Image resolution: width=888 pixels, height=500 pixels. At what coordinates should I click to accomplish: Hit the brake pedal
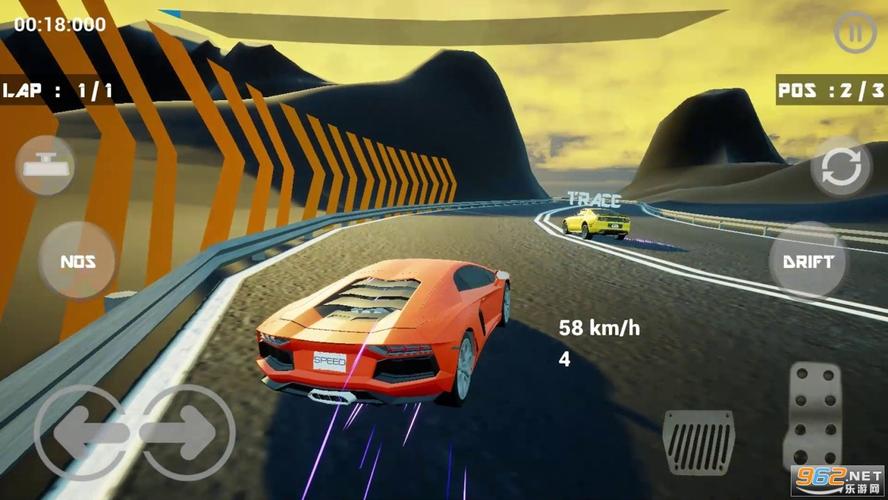(698, 441)
